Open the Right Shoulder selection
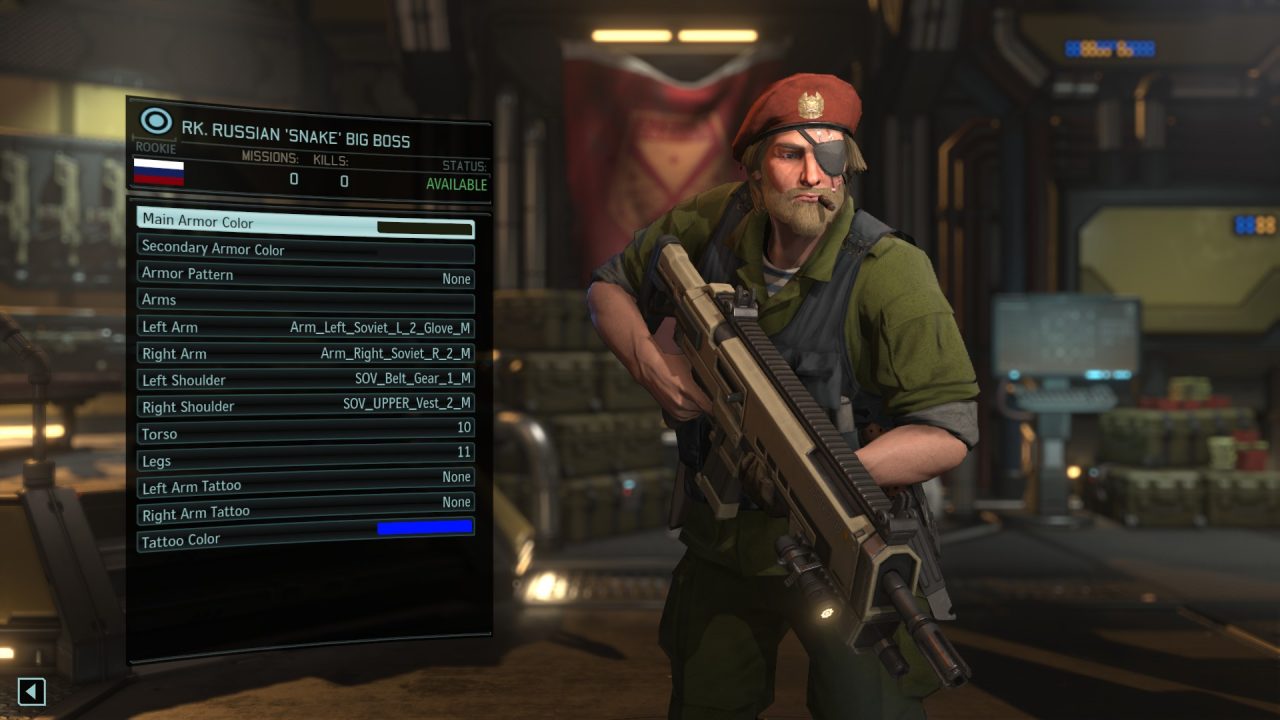The width and height of the screenshot is (1280, 720). [305, 406]
